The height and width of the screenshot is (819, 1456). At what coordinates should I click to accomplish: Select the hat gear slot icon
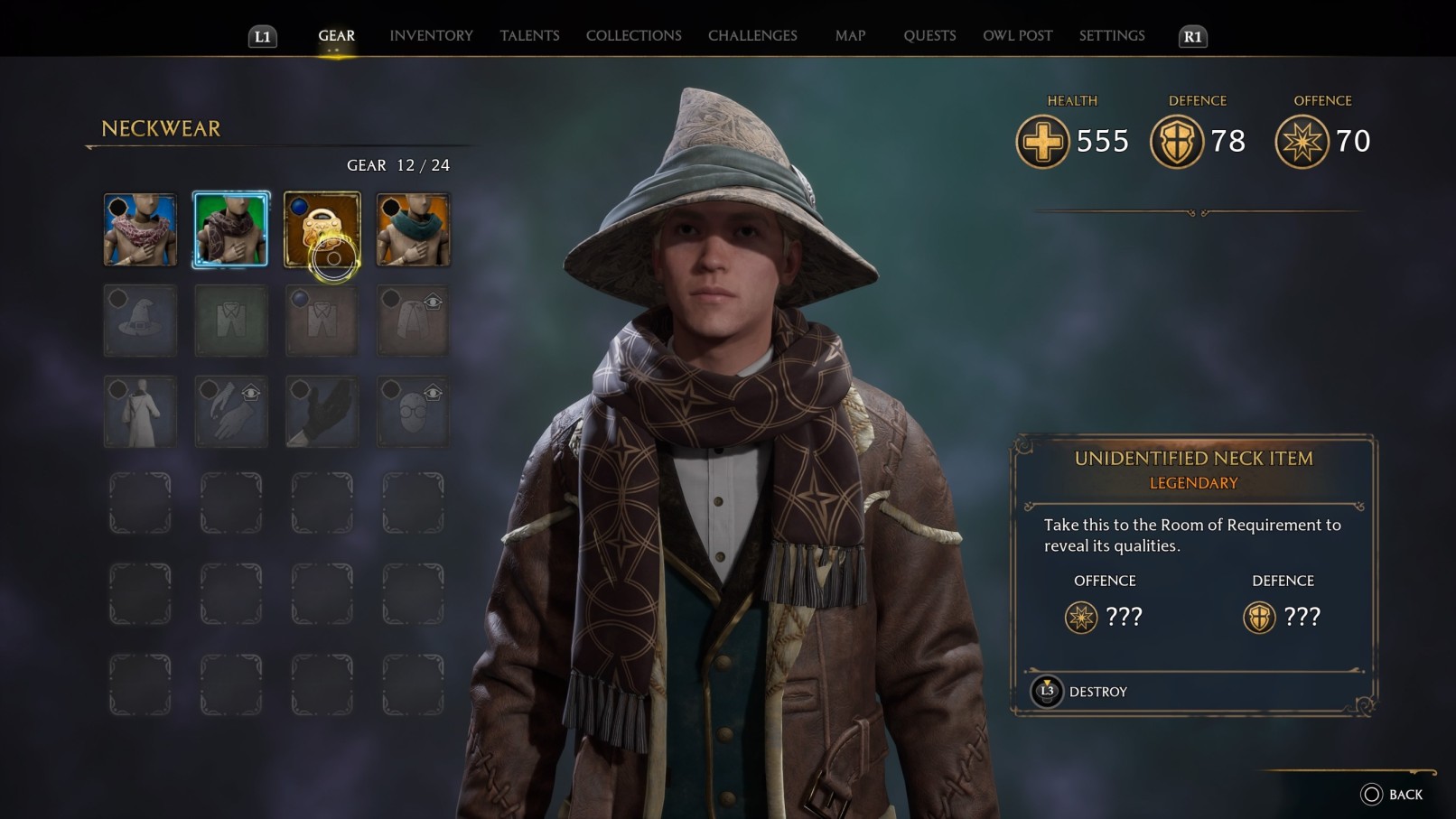point(140,321)
